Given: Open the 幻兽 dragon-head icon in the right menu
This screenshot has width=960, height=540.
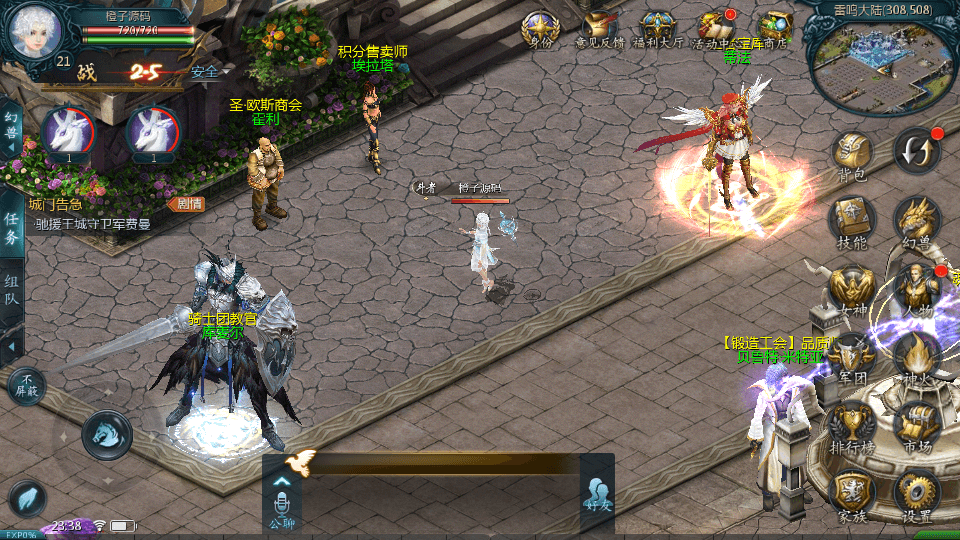Looking at the screenshot, I should 916,220.
